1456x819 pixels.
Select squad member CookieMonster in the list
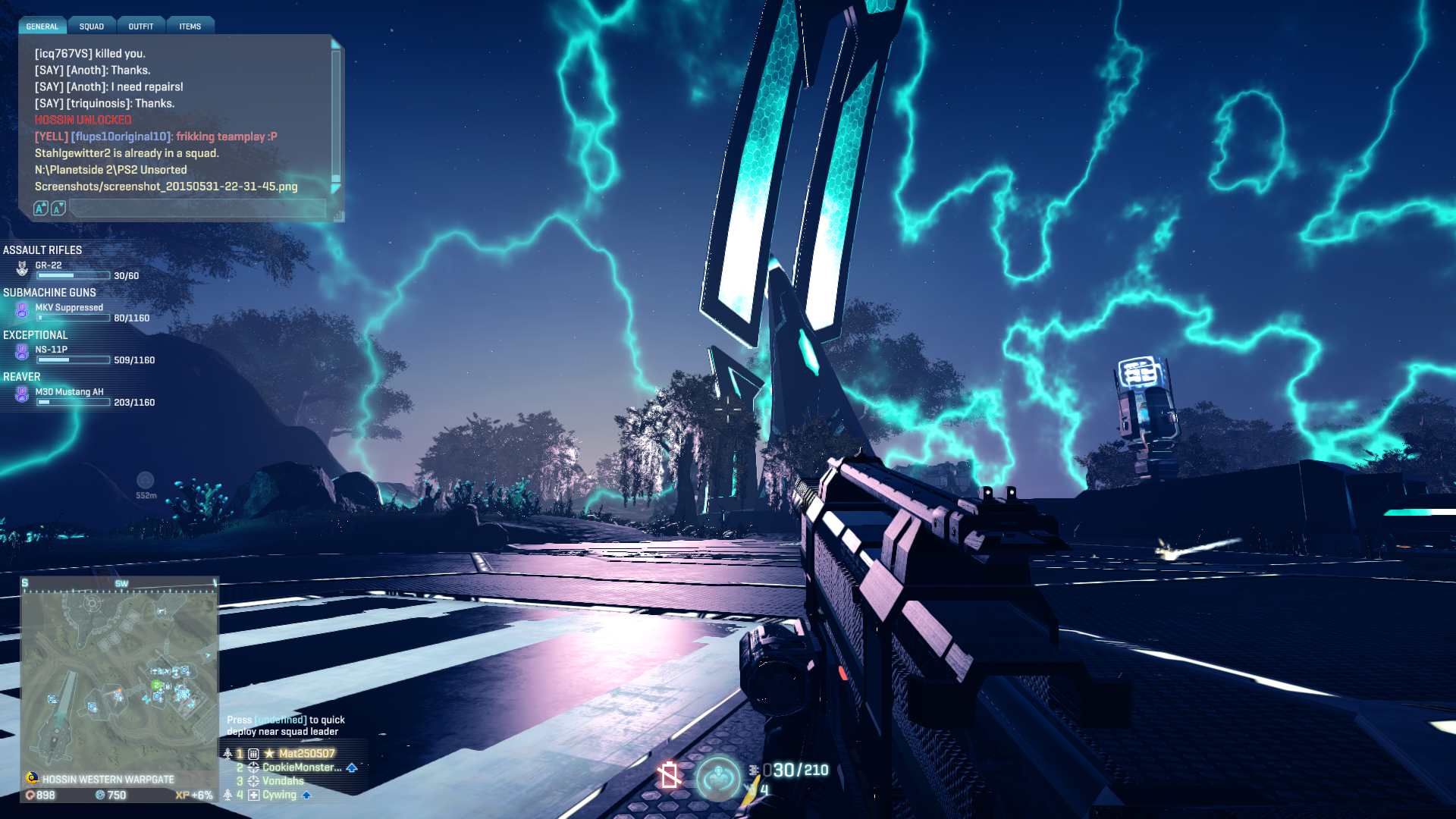pos(301,767)
